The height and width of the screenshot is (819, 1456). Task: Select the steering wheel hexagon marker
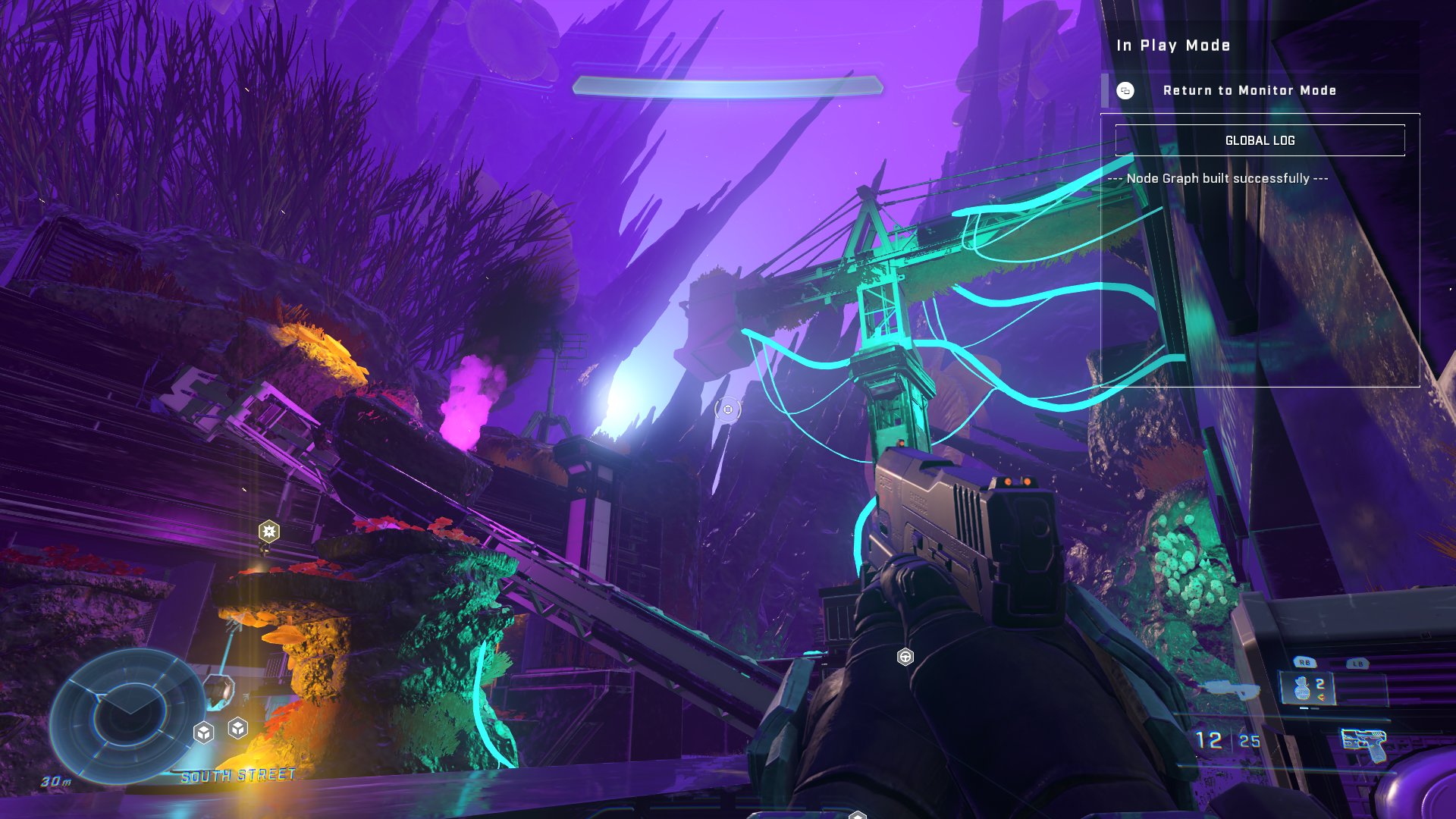pyautogui.click(x=905, y=657)
